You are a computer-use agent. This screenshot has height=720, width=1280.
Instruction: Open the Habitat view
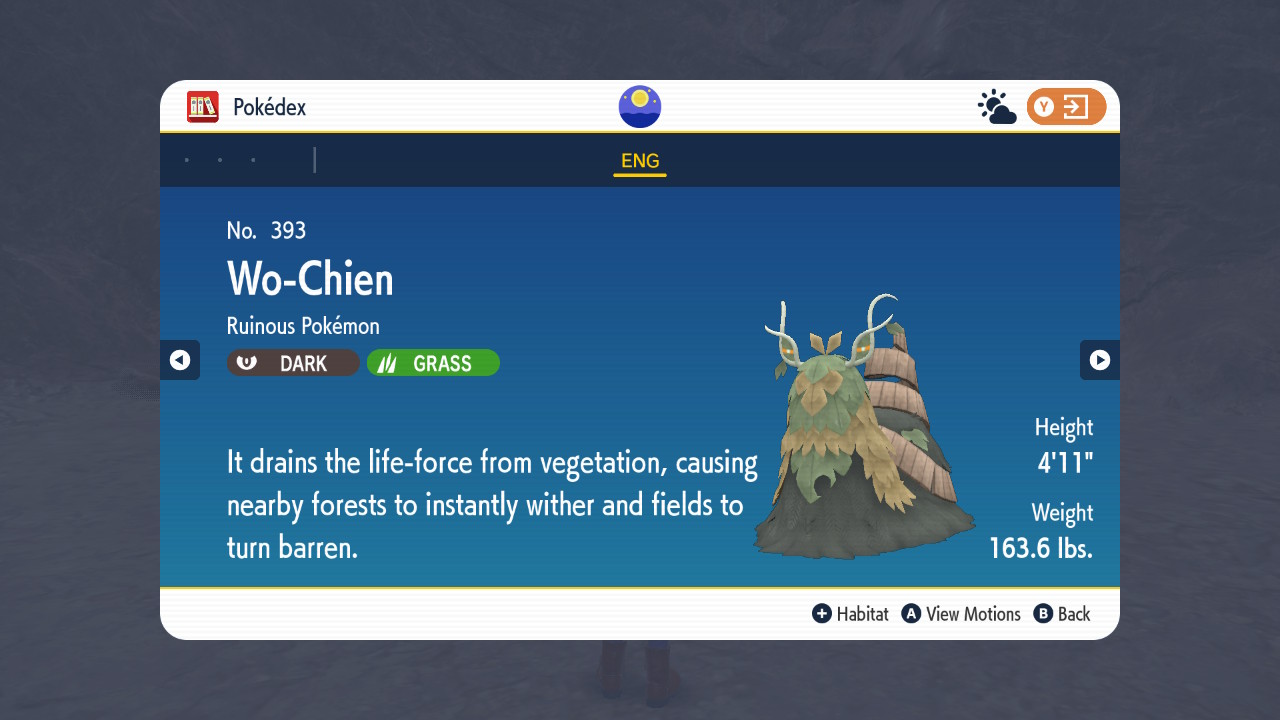pyautogui.click(x=851, y=614)
